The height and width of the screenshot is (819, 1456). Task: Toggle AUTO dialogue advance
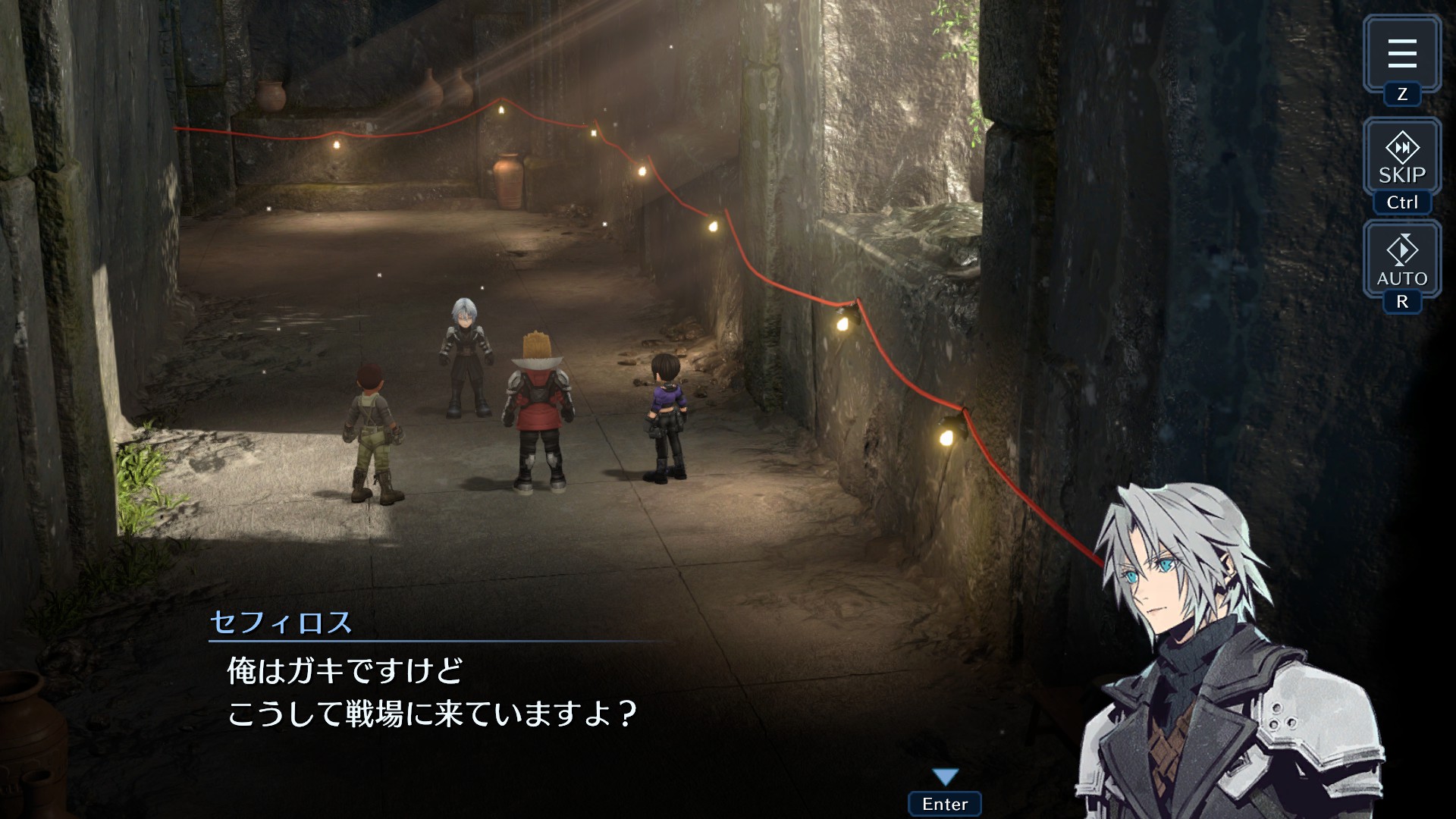click(1401, 260)
